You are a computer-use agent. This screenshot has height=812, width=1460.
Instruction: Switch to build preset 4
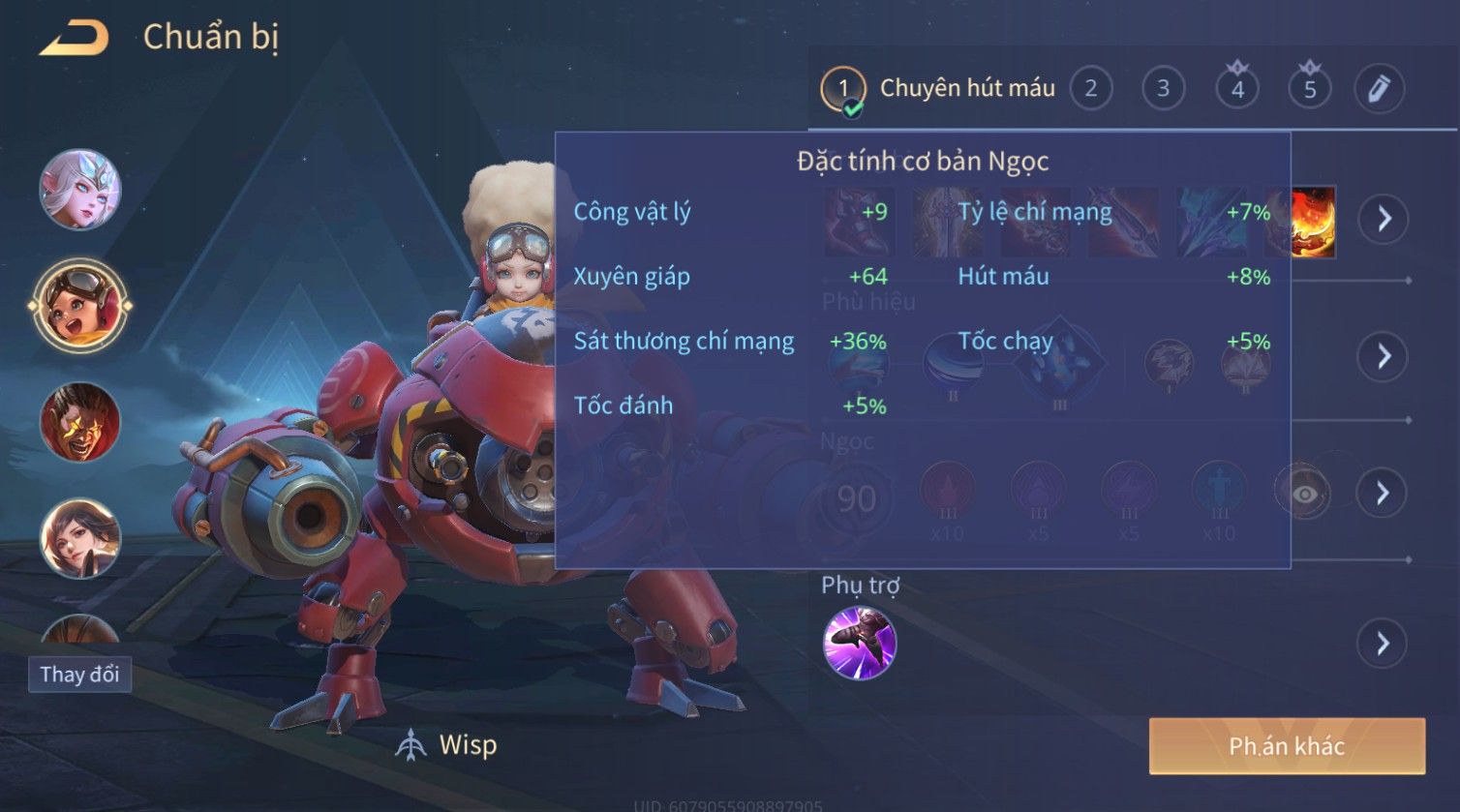click(x=1236, y=89)
